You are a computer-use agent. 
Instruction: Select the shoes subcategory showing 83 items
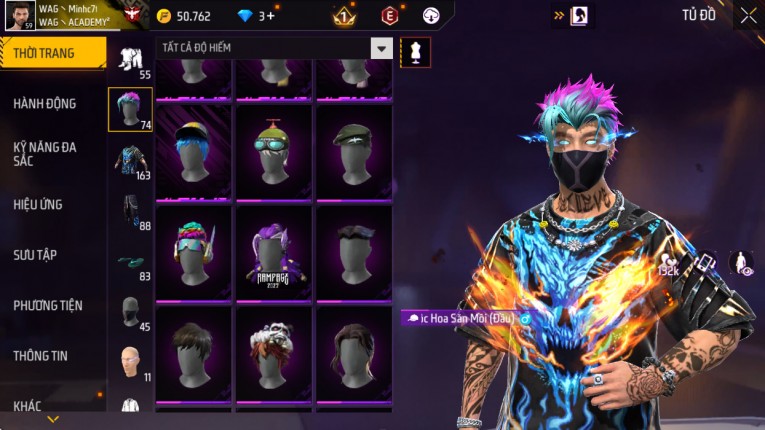(130, 263)
